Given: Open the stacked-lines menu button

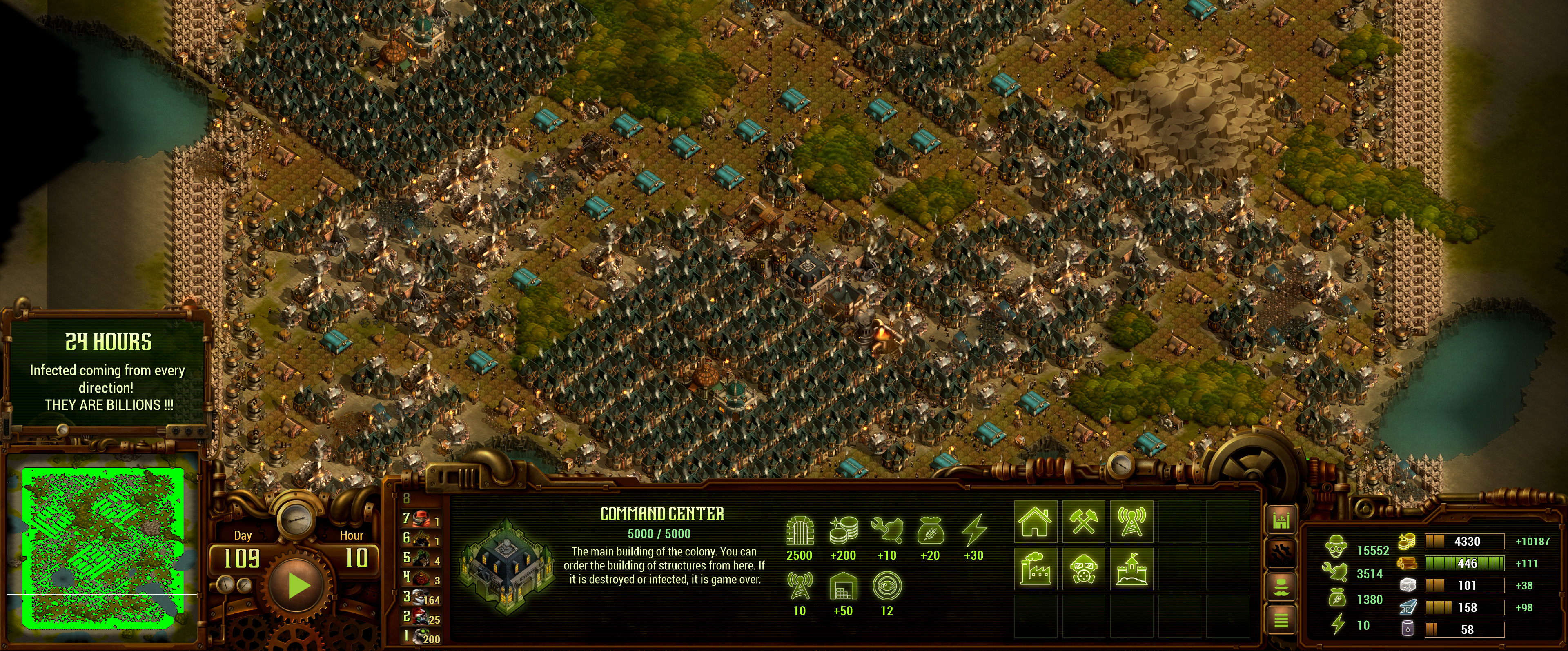Looking at the screenshot, I should point(1281,620).
